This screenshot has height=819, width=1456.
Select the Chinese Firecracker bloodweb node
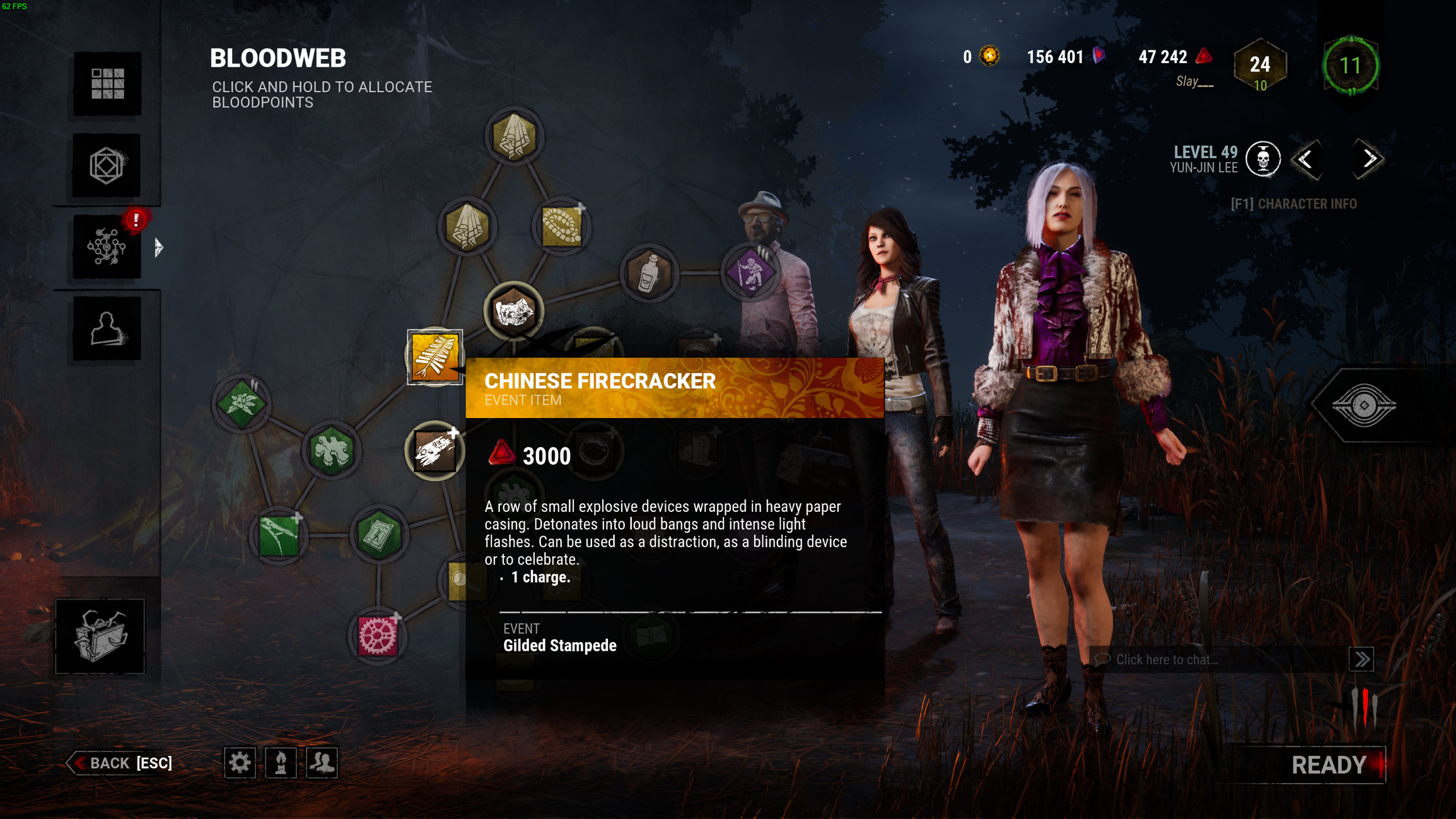coord(434,356)
